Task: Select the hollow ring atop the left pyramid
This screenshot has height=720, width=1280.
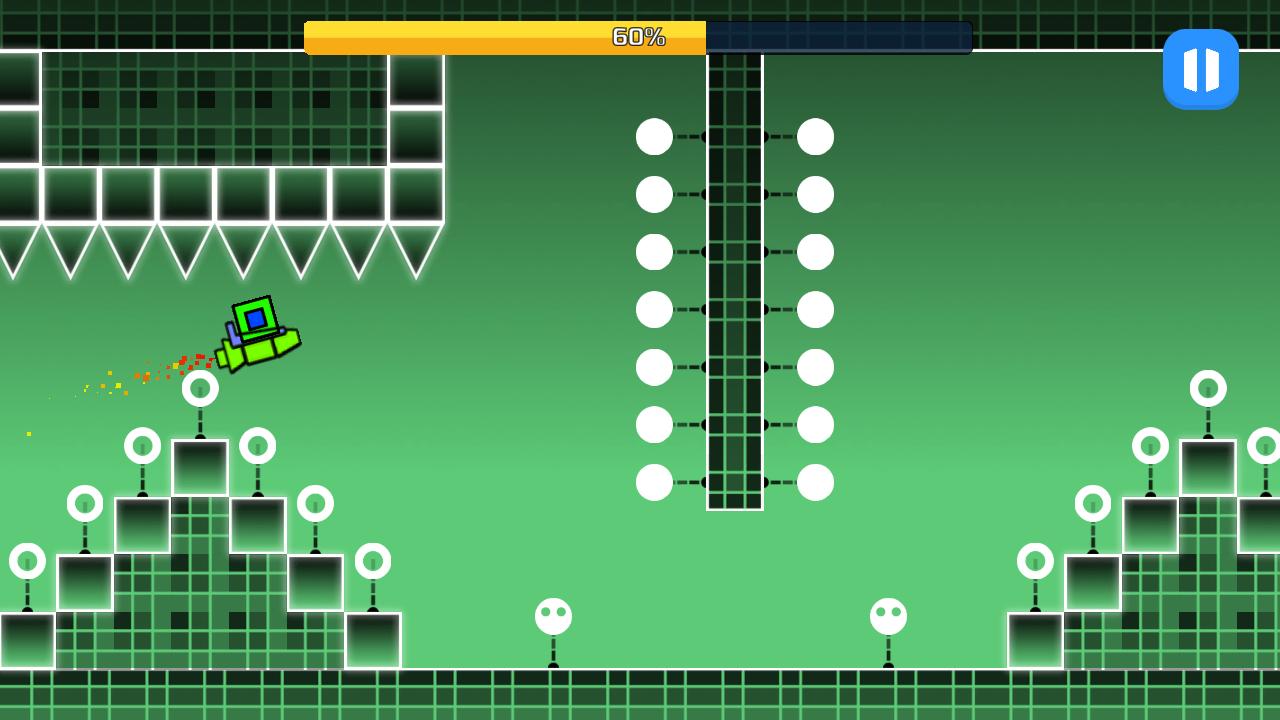Action: [200, 387]
